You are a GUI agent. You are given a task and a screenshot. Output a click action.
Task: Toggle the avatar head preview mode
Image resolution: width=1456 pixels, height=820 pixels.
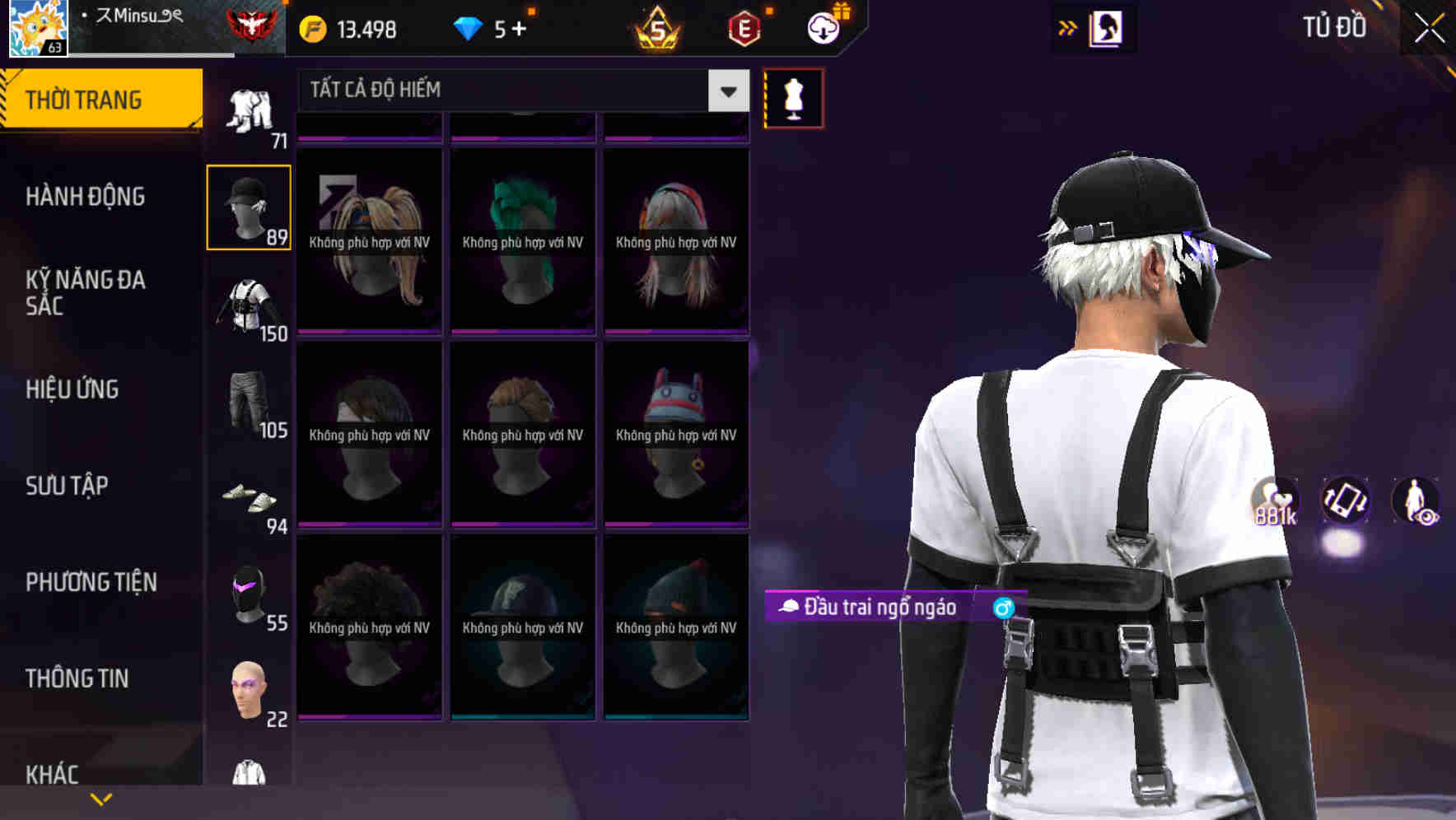pos(1106,27)
